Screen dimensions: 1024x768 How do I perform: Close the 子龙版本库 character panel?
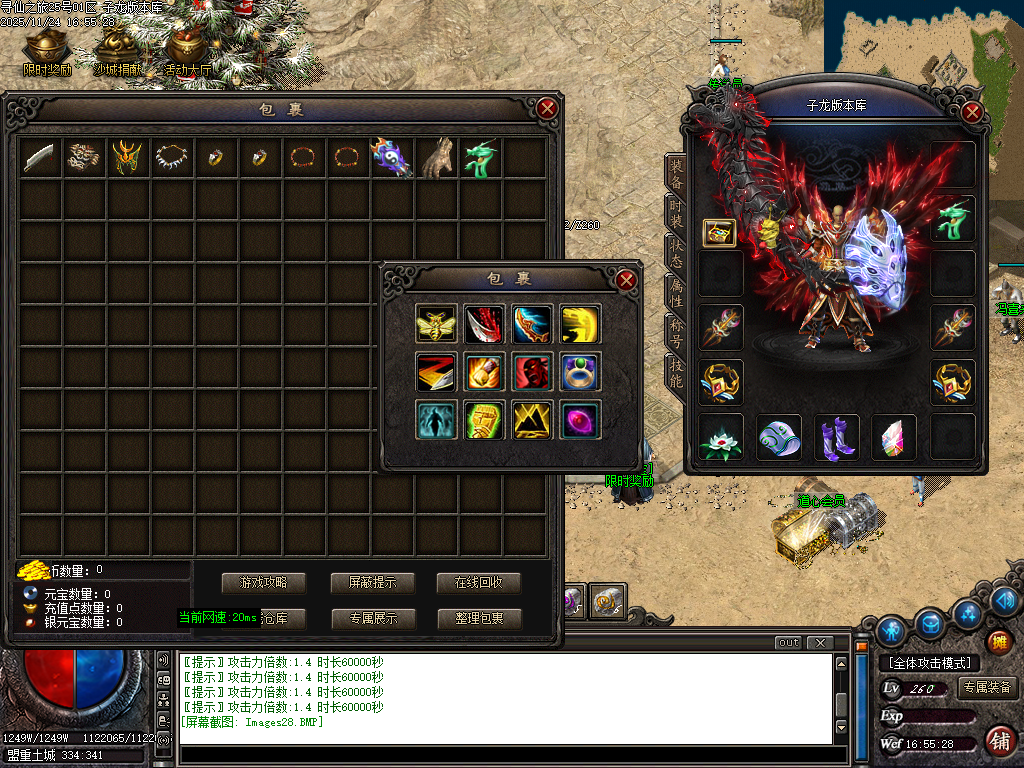coord(970,112)
